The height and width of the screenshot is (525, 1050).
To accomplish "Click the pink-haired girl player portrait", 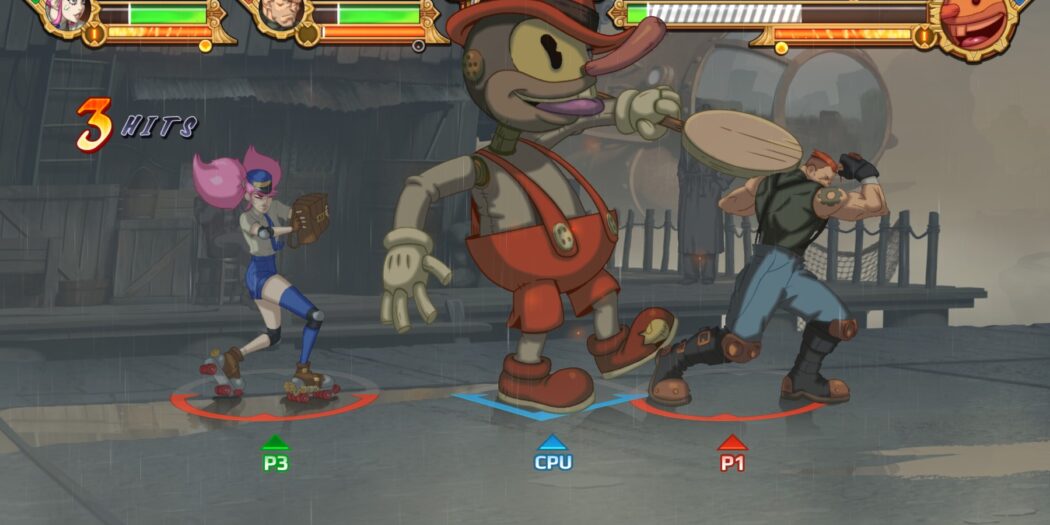I will (x=66, y=12).
